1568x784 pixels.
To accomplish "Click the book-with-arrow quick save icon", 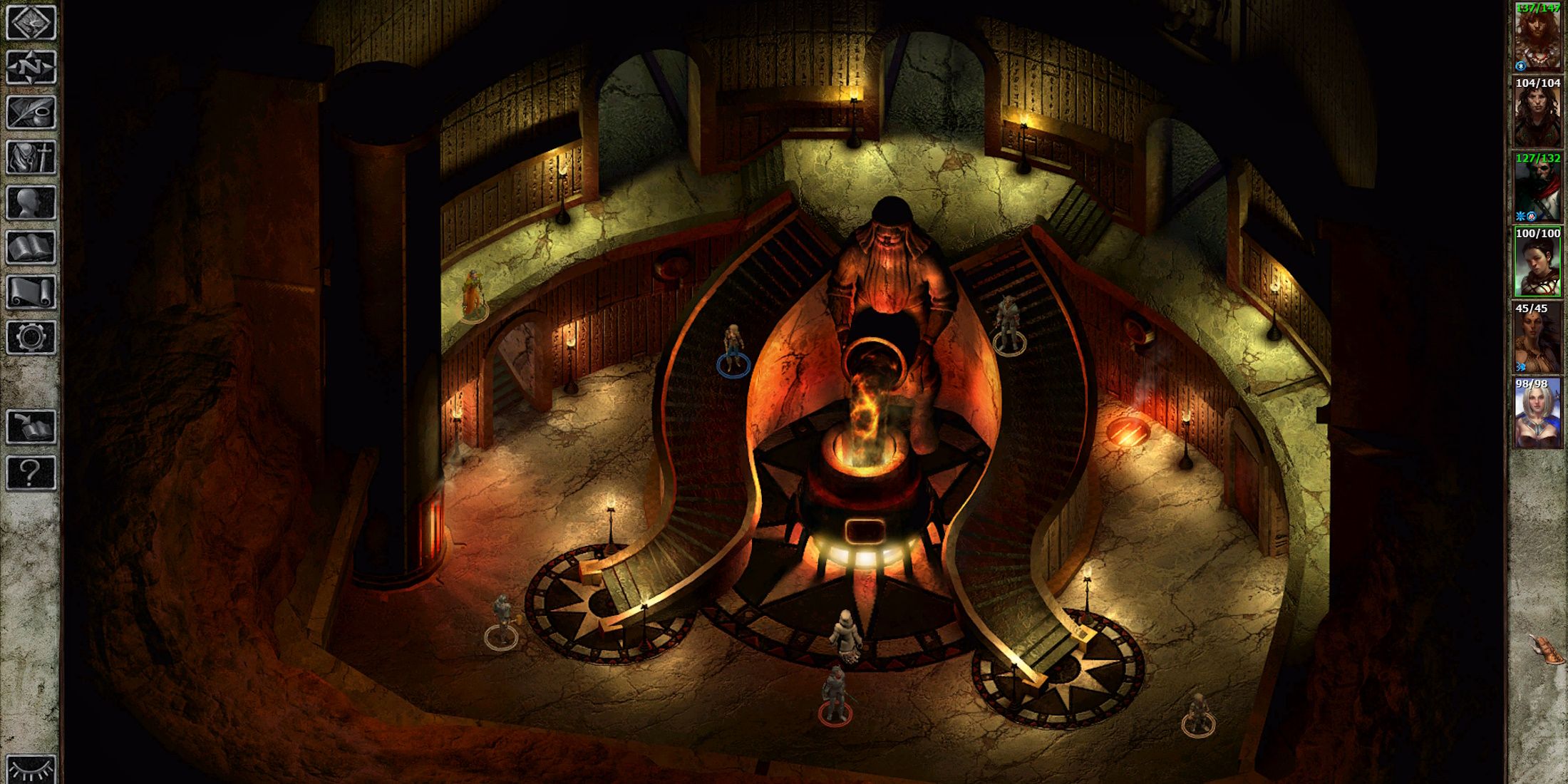I will 30,424.
